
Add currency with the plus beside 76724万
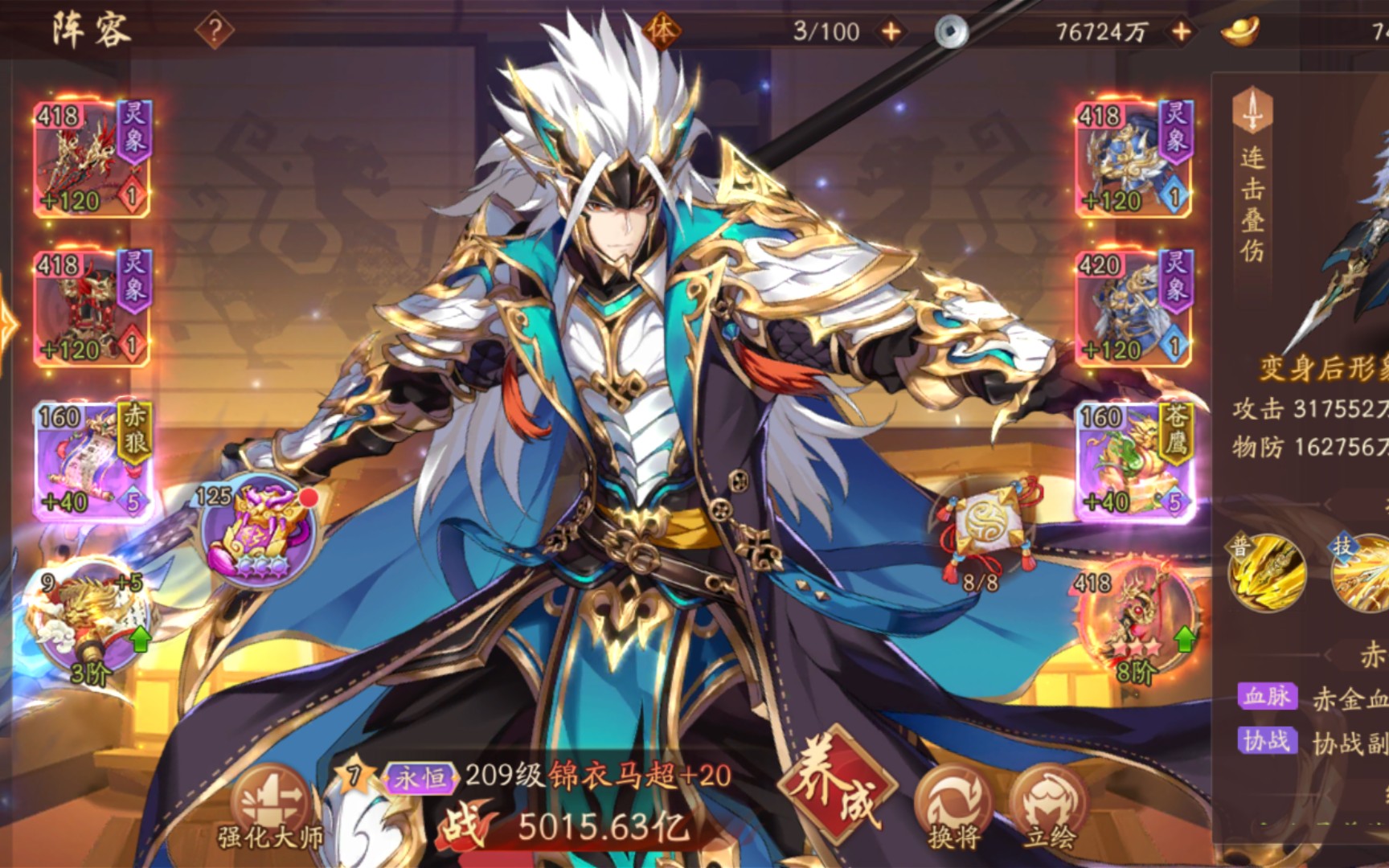[x=1180, y=32]
